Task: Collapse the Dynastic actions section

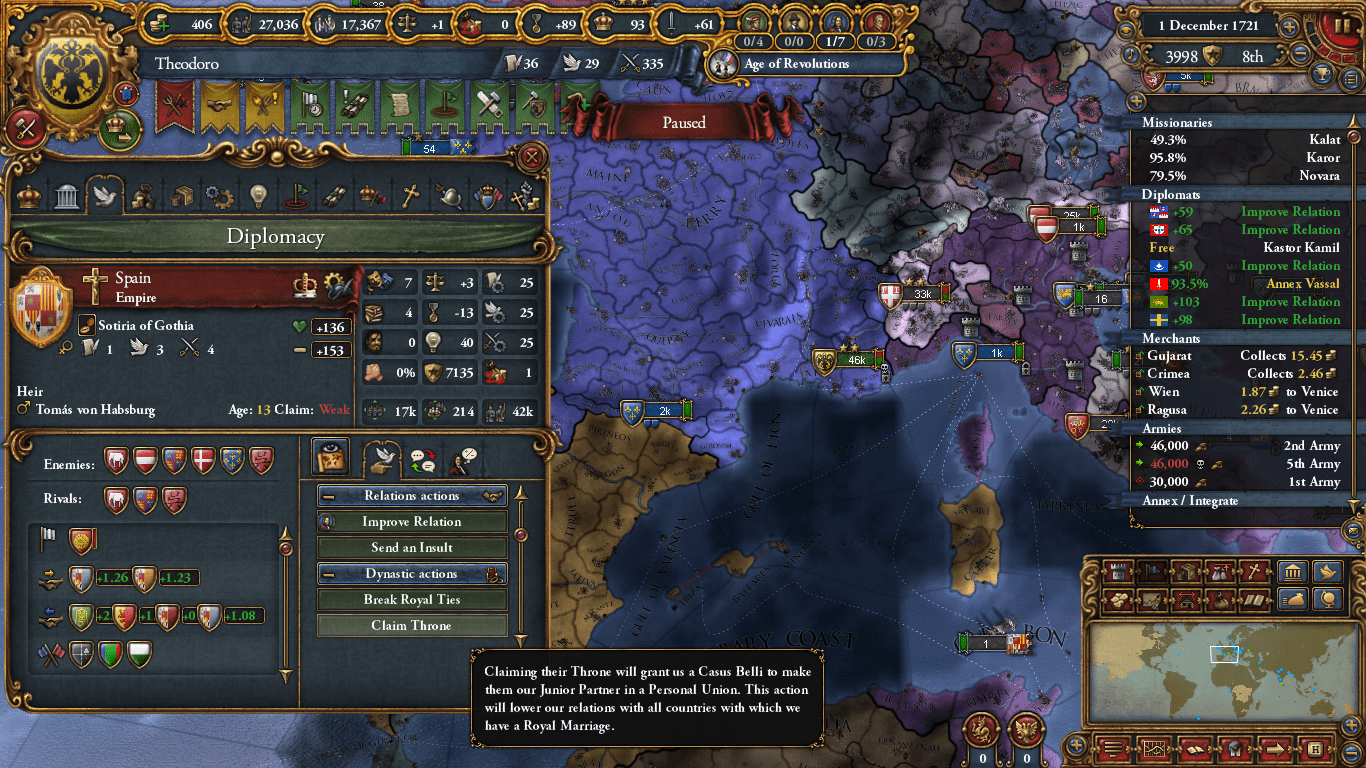Action: [x=412, y=573]
